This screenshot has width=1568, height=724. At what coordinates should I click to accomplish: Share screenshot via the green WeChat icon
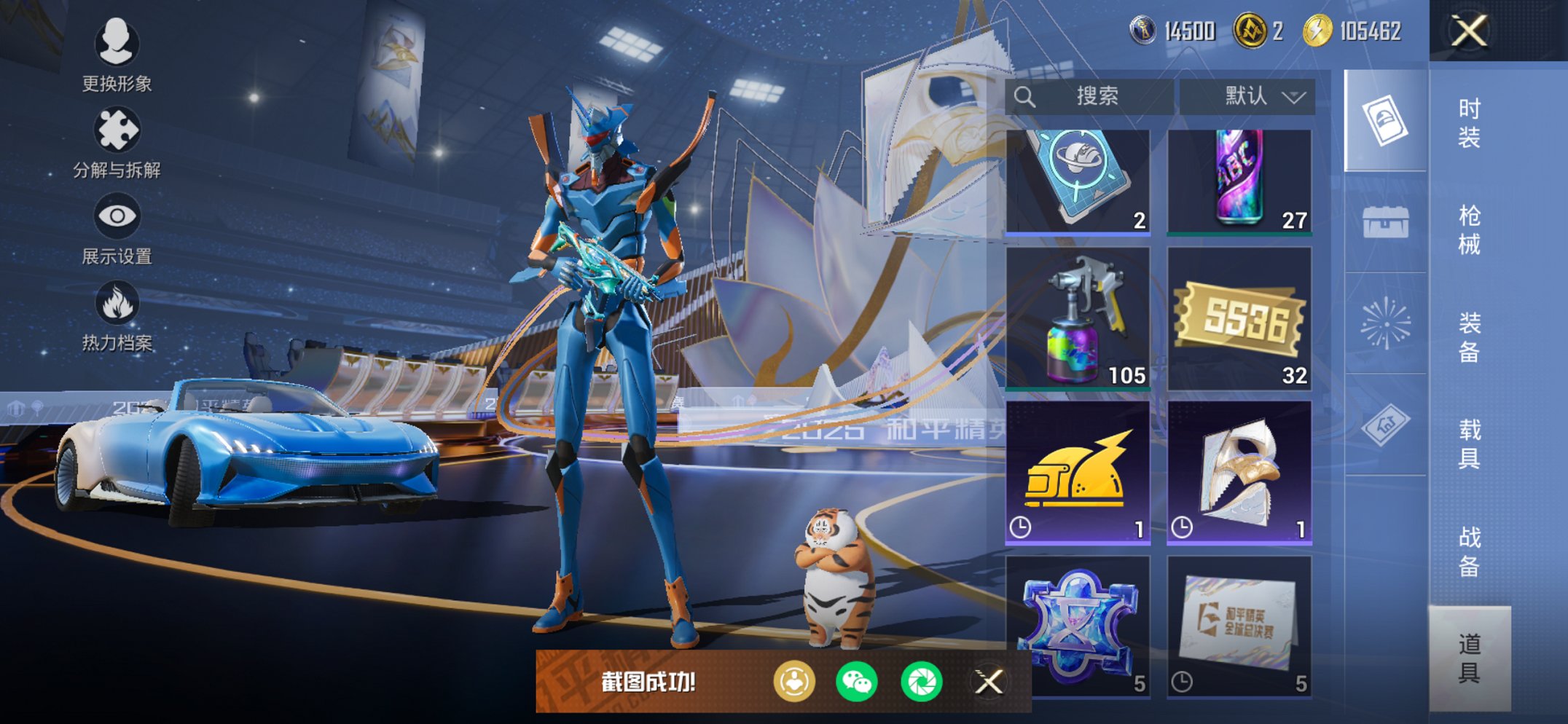coord(857,682)
